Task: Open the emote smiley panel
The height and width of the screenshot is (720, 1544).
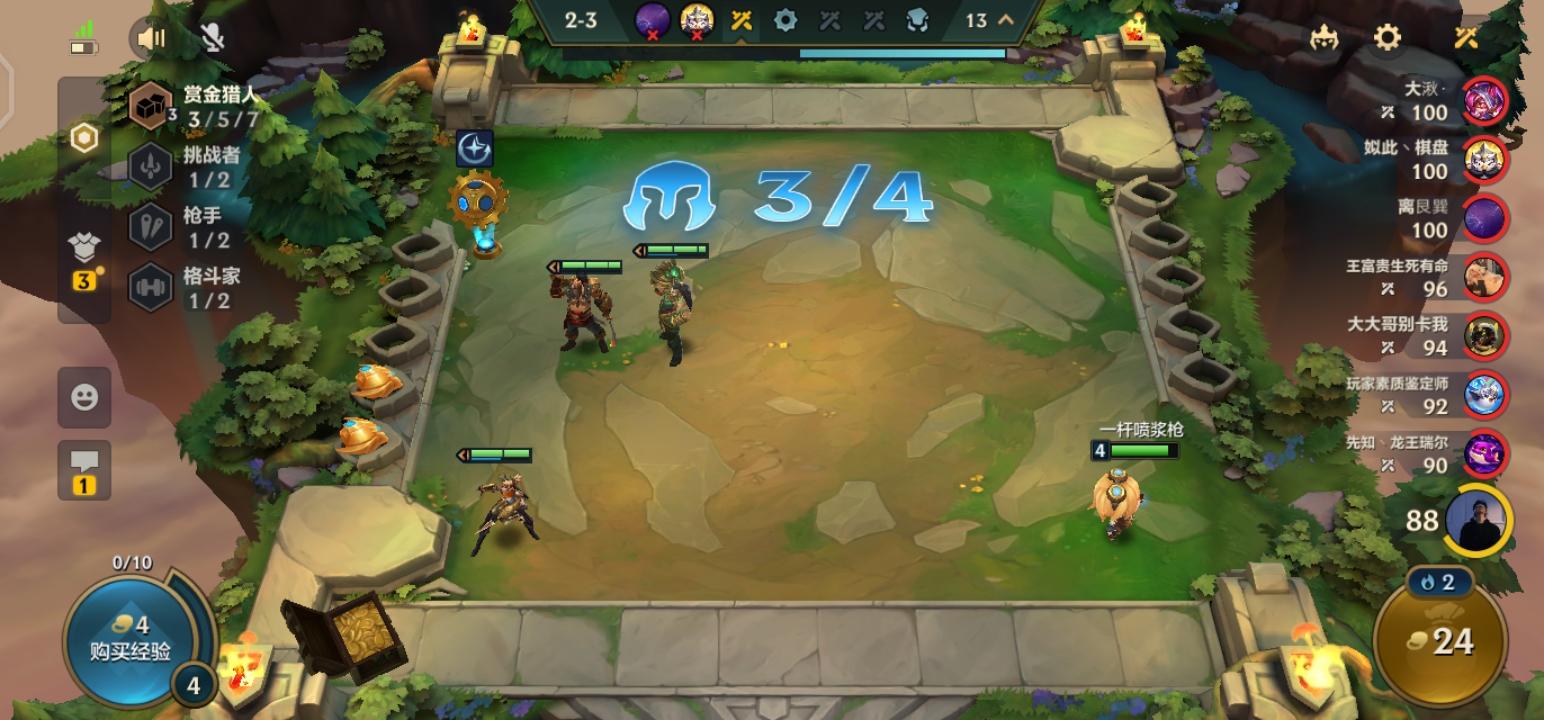Action: (x=85, y=396)
